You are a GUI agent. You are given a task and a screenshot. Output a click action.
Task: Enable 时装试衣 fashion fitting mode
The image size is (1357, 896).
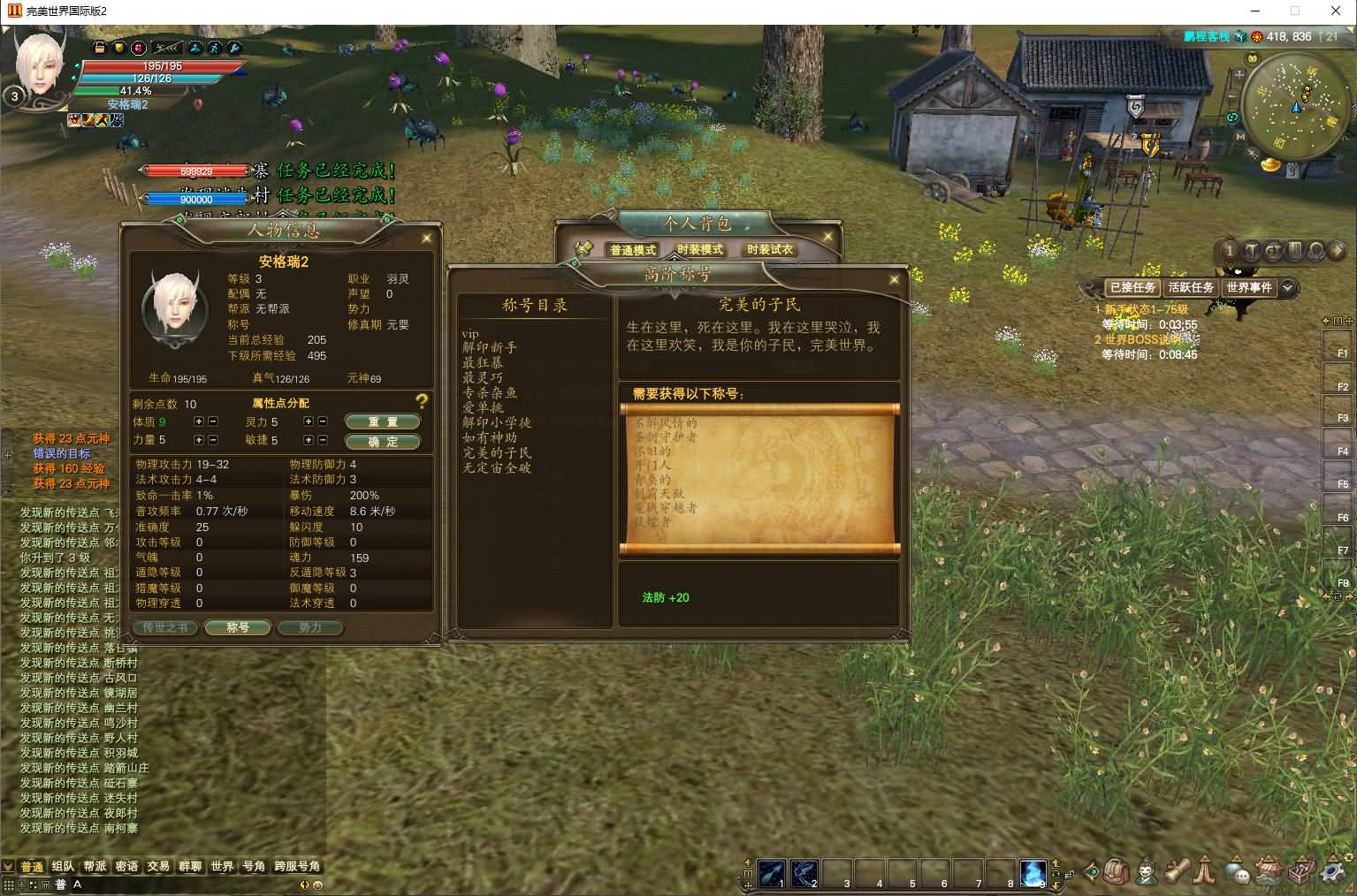pyautogui.click(x=769, y=249)
